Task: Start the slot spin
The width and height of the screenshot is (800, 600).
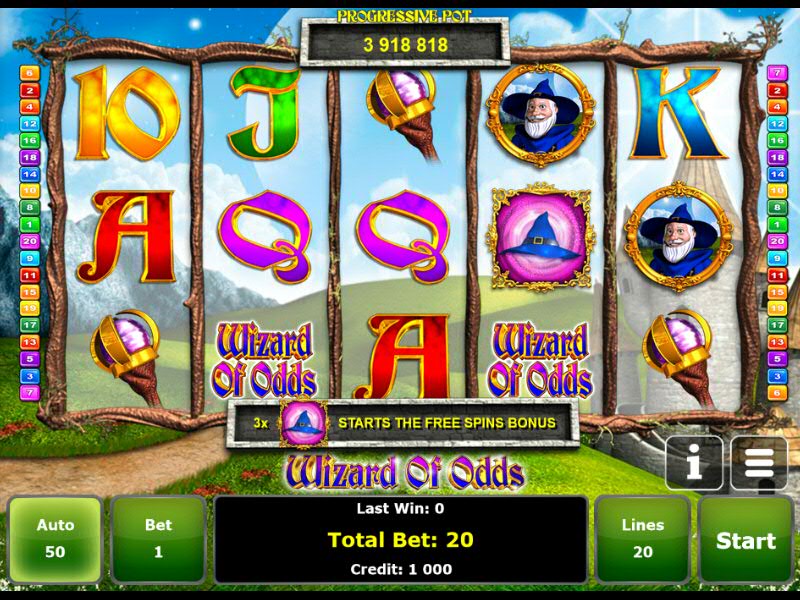Action: click(x=745, y=541)
